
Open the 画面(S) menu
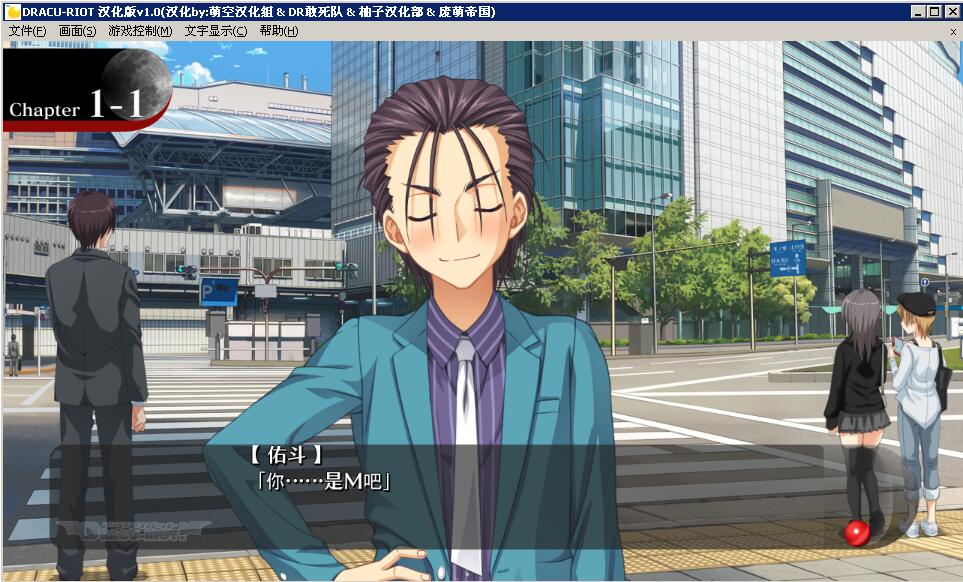coord(77,31)
